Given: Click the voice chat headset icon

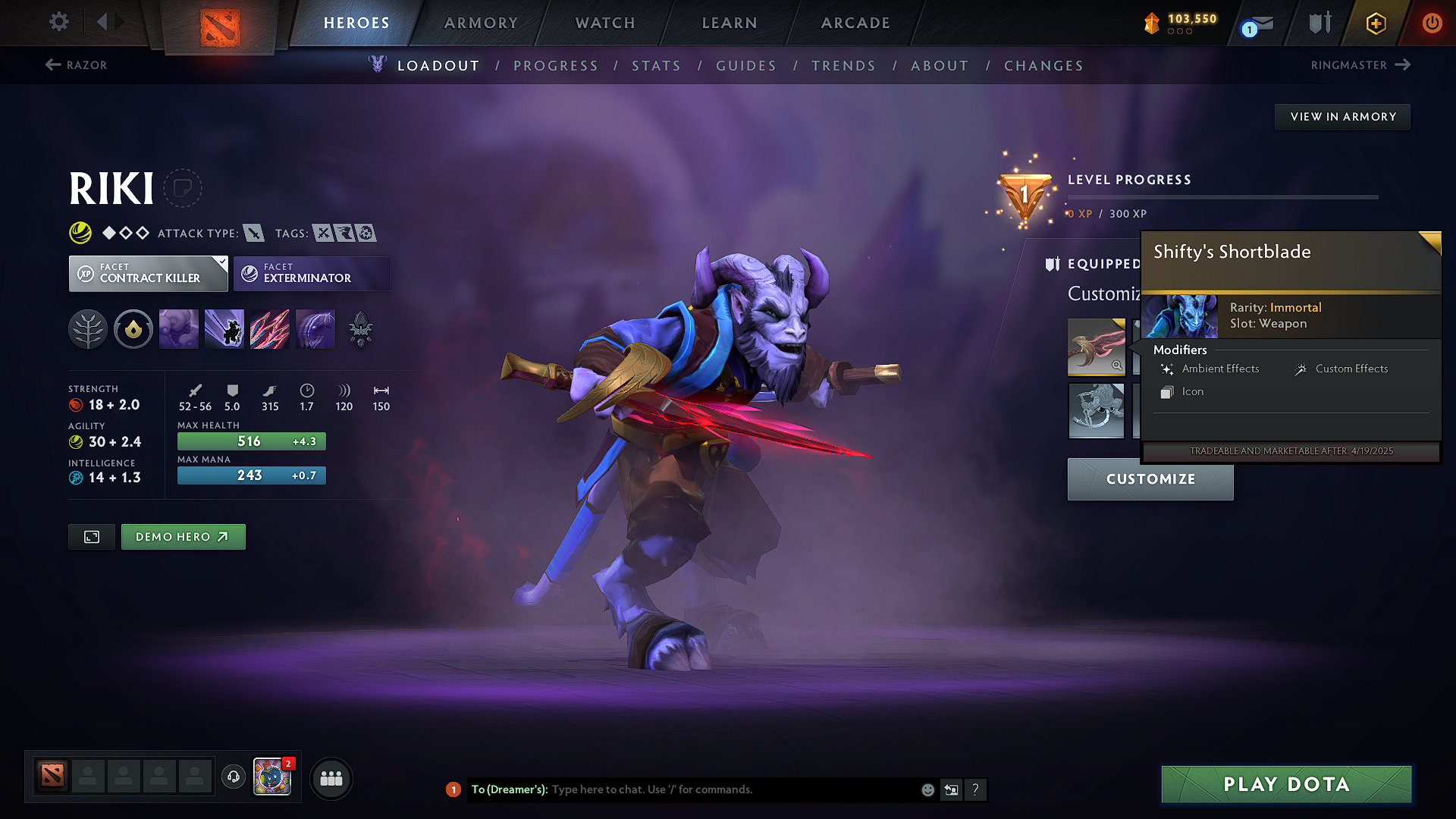Looking at the screenshot, I should [233, 778].
